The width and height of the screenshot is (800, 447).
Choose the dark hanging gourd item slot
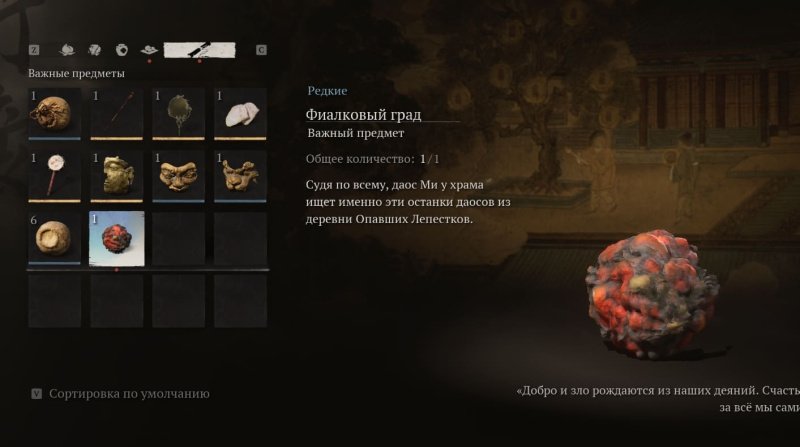click(x=179, y=114)
